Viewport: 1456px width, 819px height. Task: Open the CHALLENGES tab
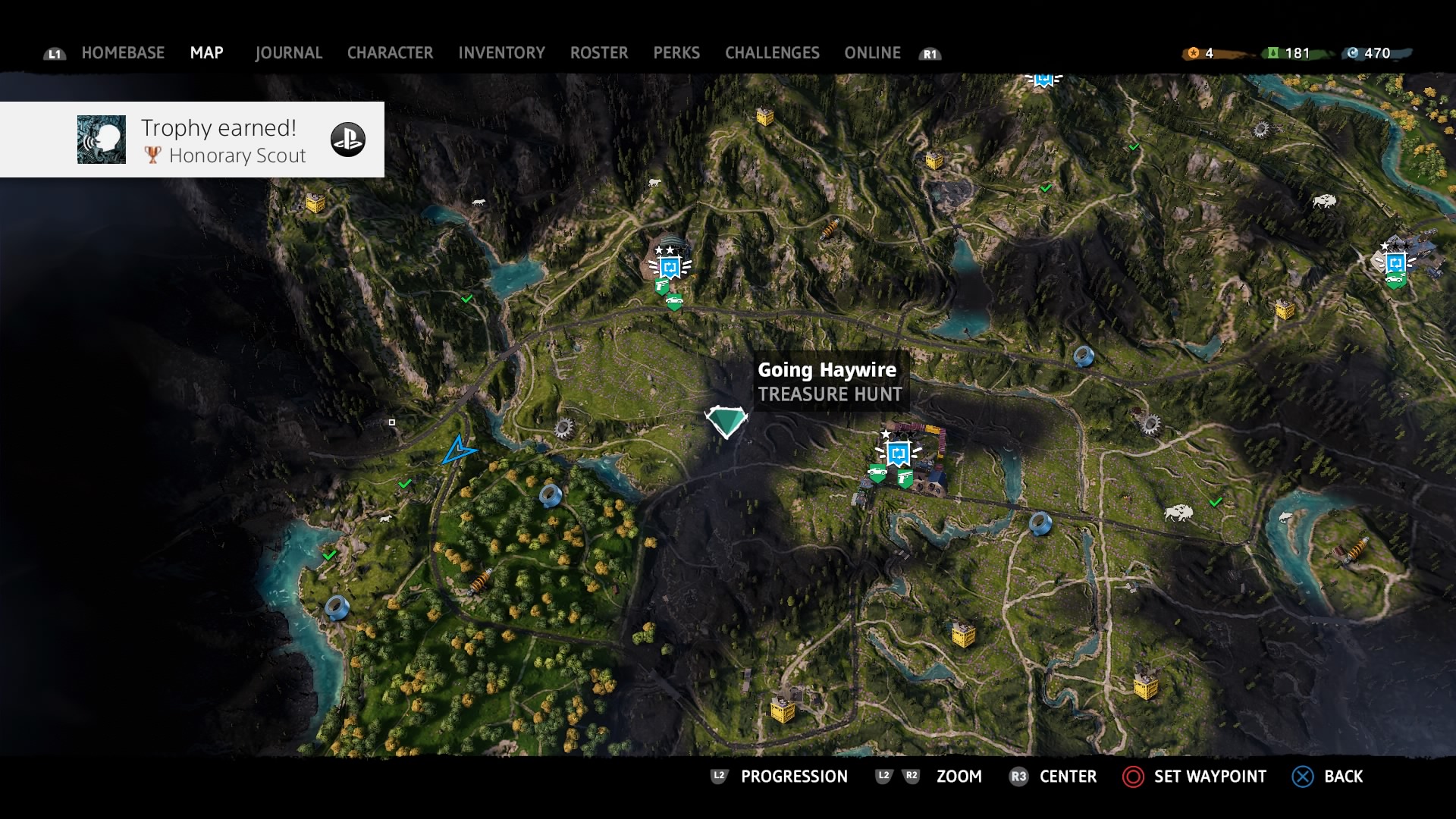[x=772, y=52]
